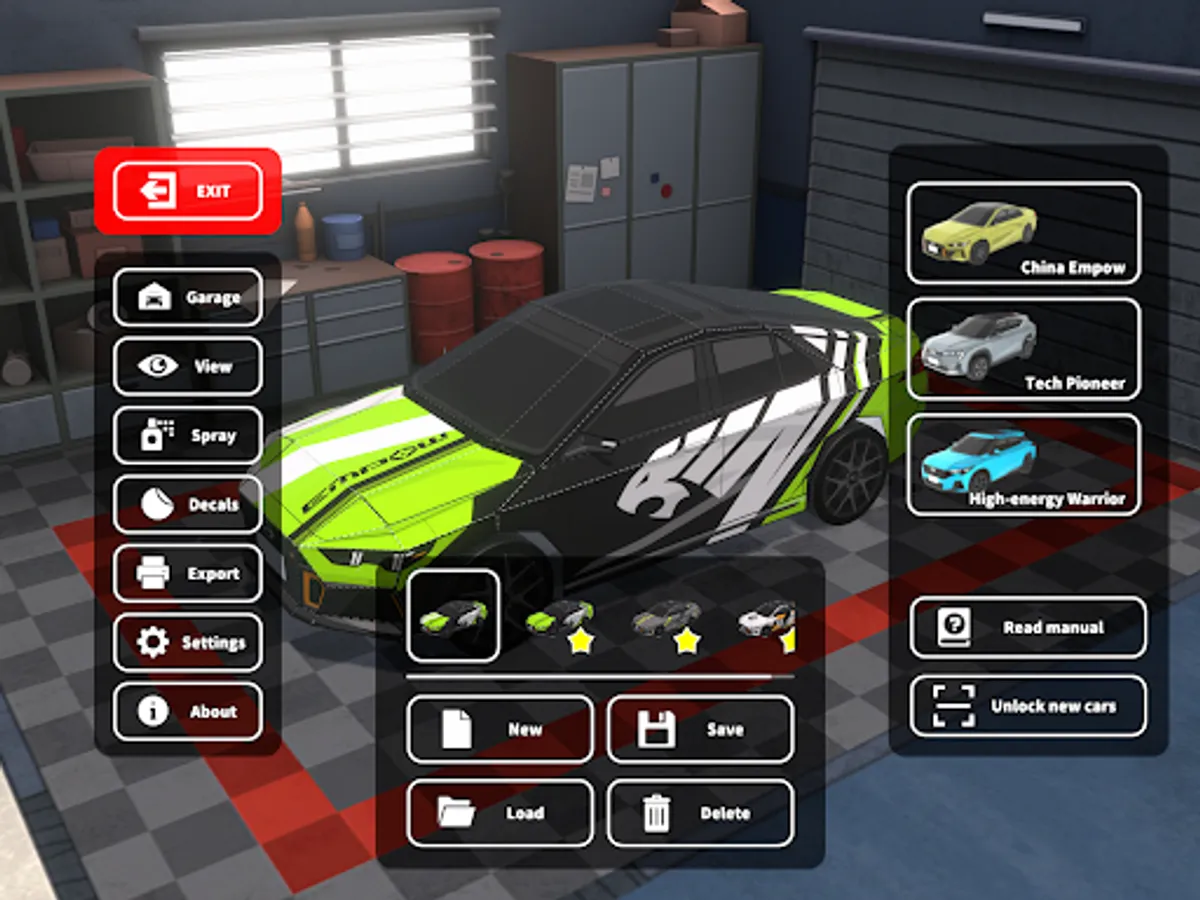Select the Spray paint tool
This screenshot has width=1200, height=900.
[x=188, y=435]
